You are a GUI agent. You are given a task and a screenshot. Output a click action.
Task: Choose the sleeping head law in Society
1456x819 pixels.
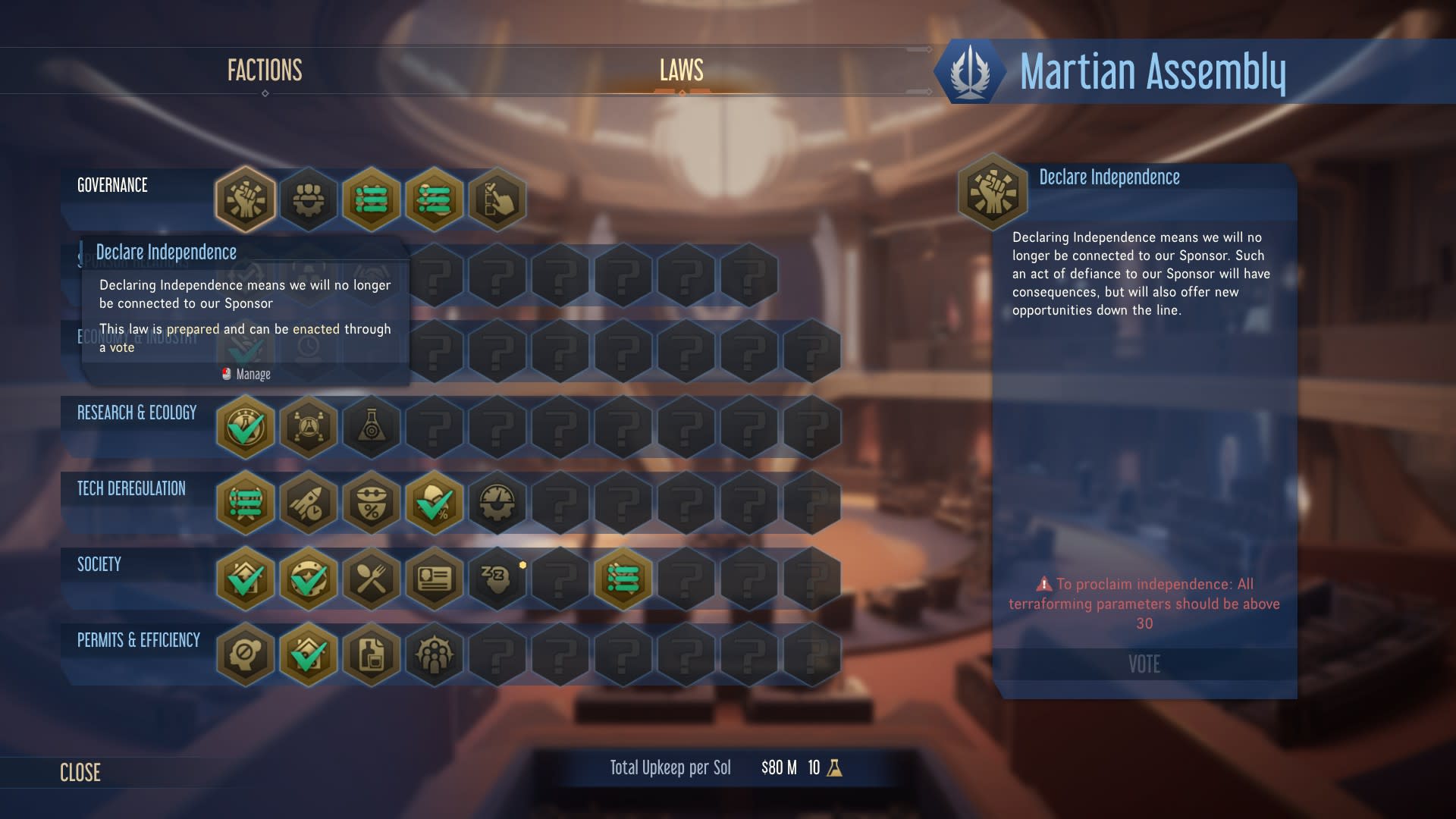click(497, 579)
